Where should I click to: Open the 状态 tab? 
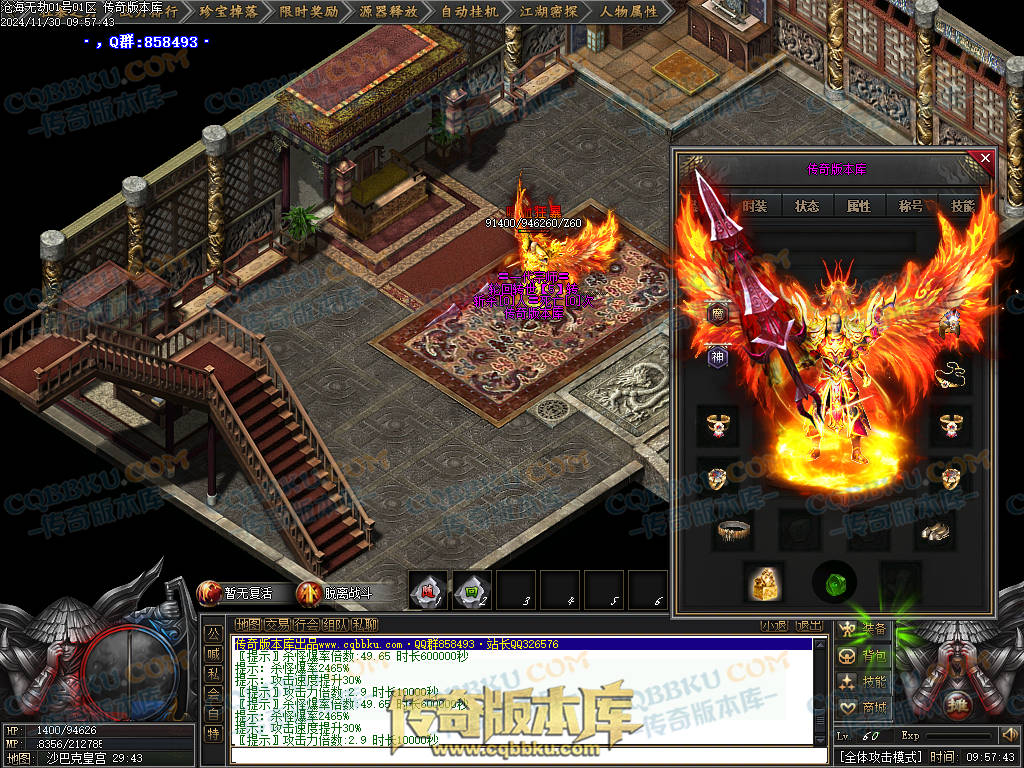coord(807,206)
